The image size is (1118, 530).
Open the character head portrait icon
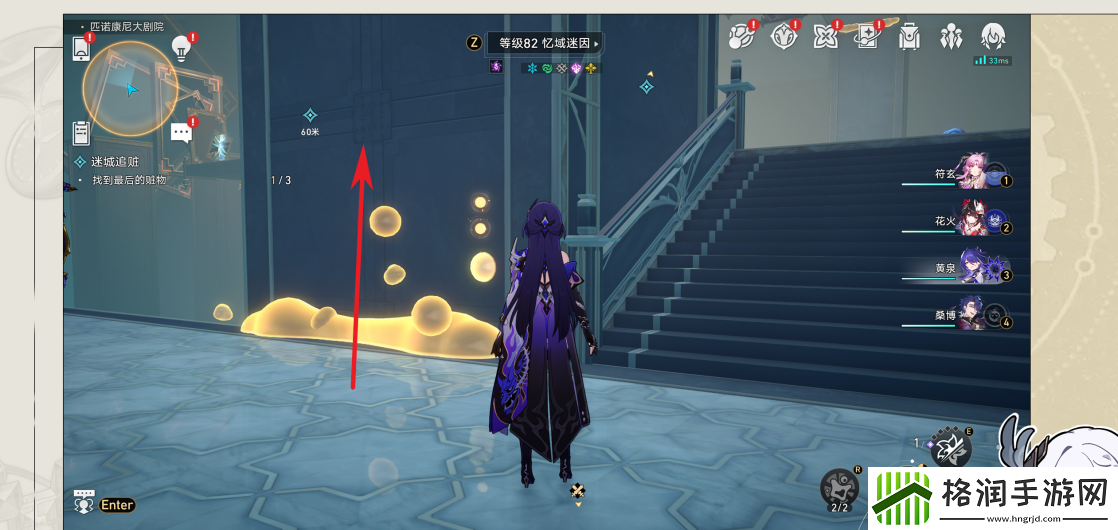click(992, 37)
